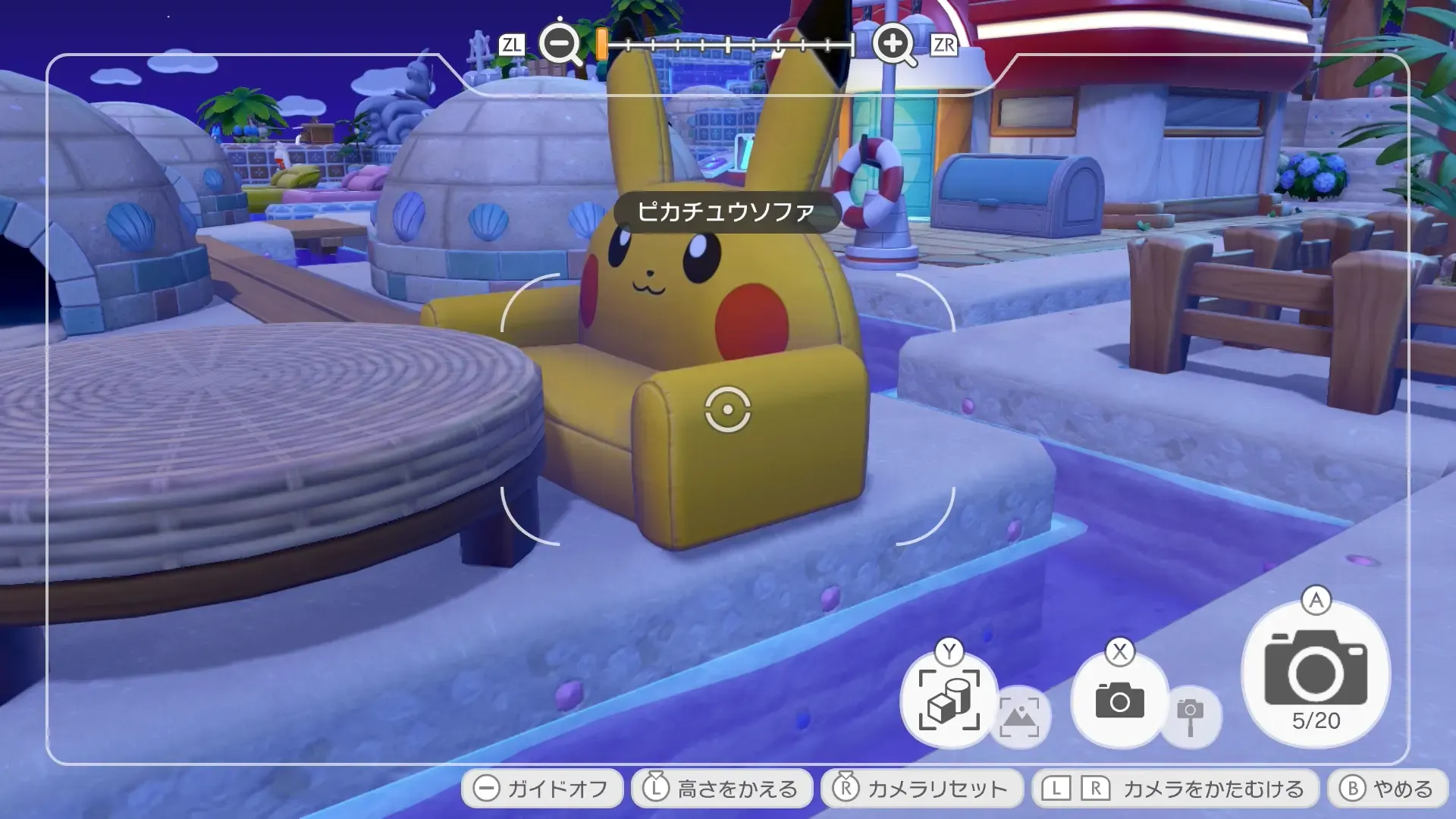1456x819 pixels.
Task: Open the signpost photo icon beside X
Action: point(1189,713)
